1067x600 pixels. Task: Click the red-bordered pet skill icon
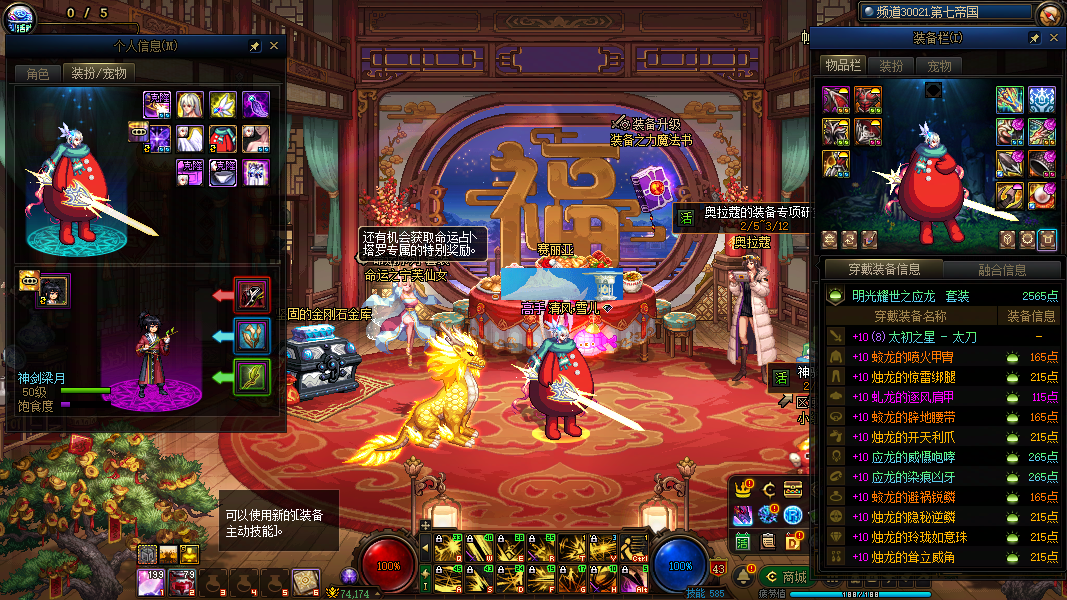[x=252, y=295]
